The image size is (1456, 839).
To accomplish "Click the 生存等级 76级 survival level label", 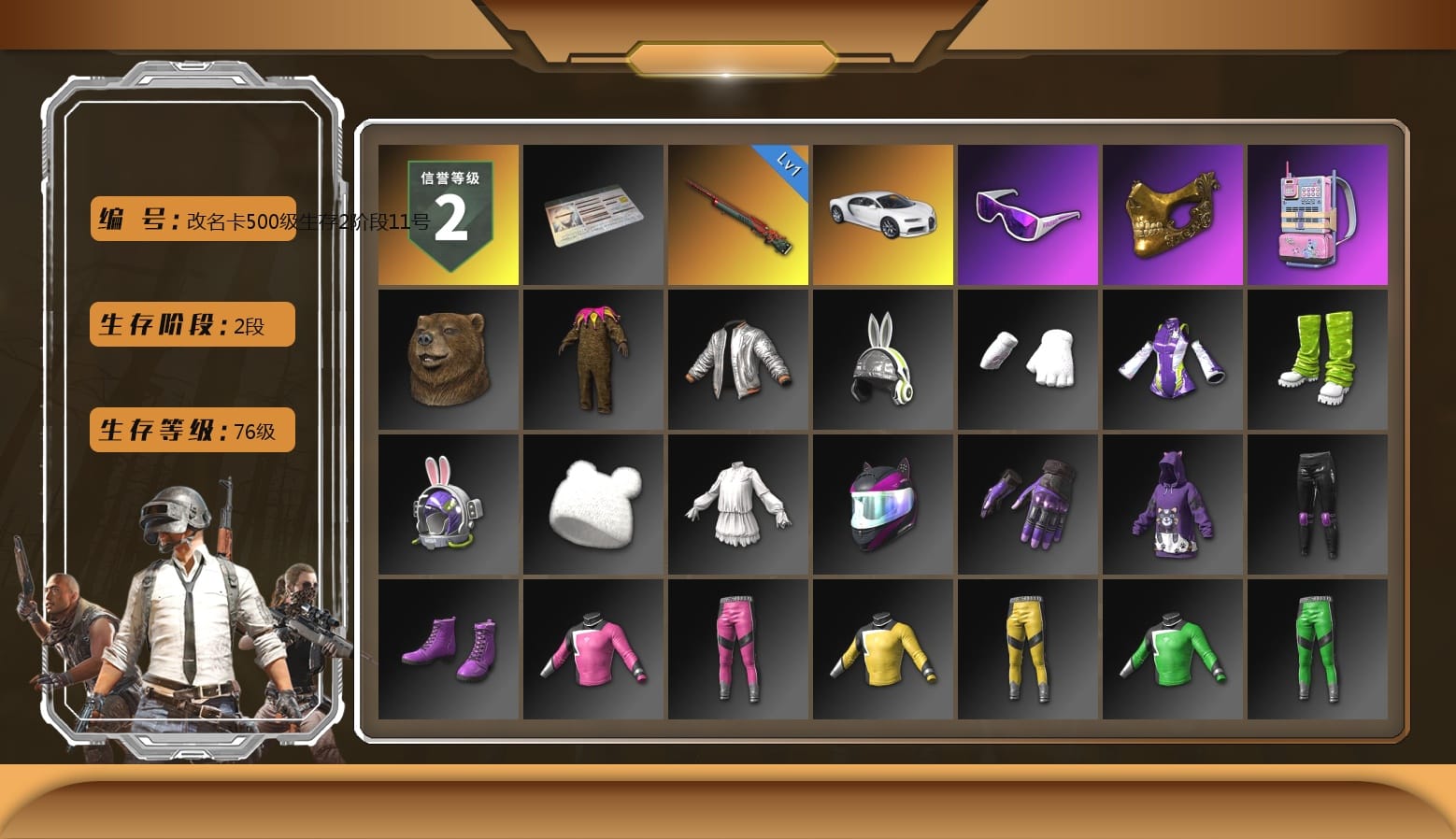I will pyautogui.click(x=191, y=429).
